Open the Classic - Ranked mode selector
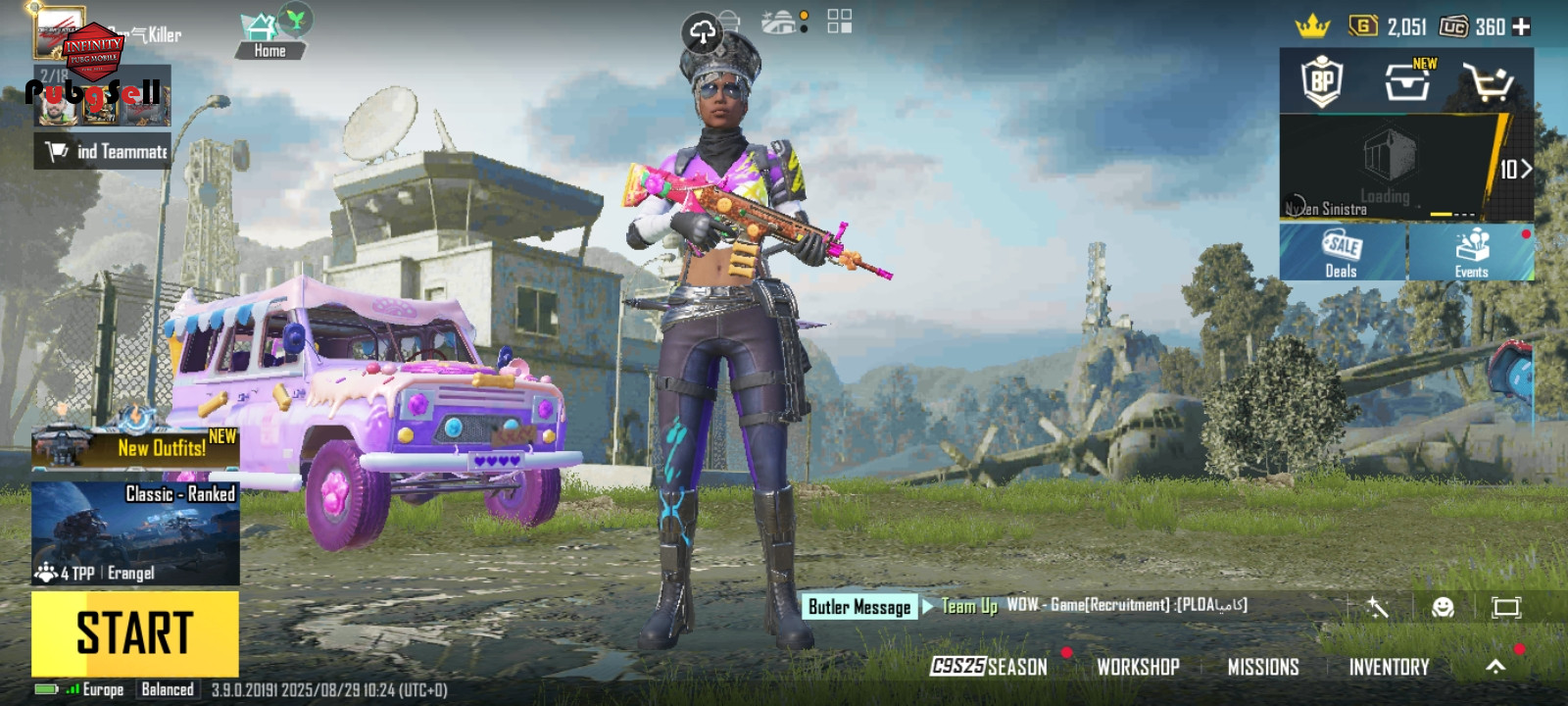Image resolution: width=1568 pixels, height=706 pixels. pos(135,532)
